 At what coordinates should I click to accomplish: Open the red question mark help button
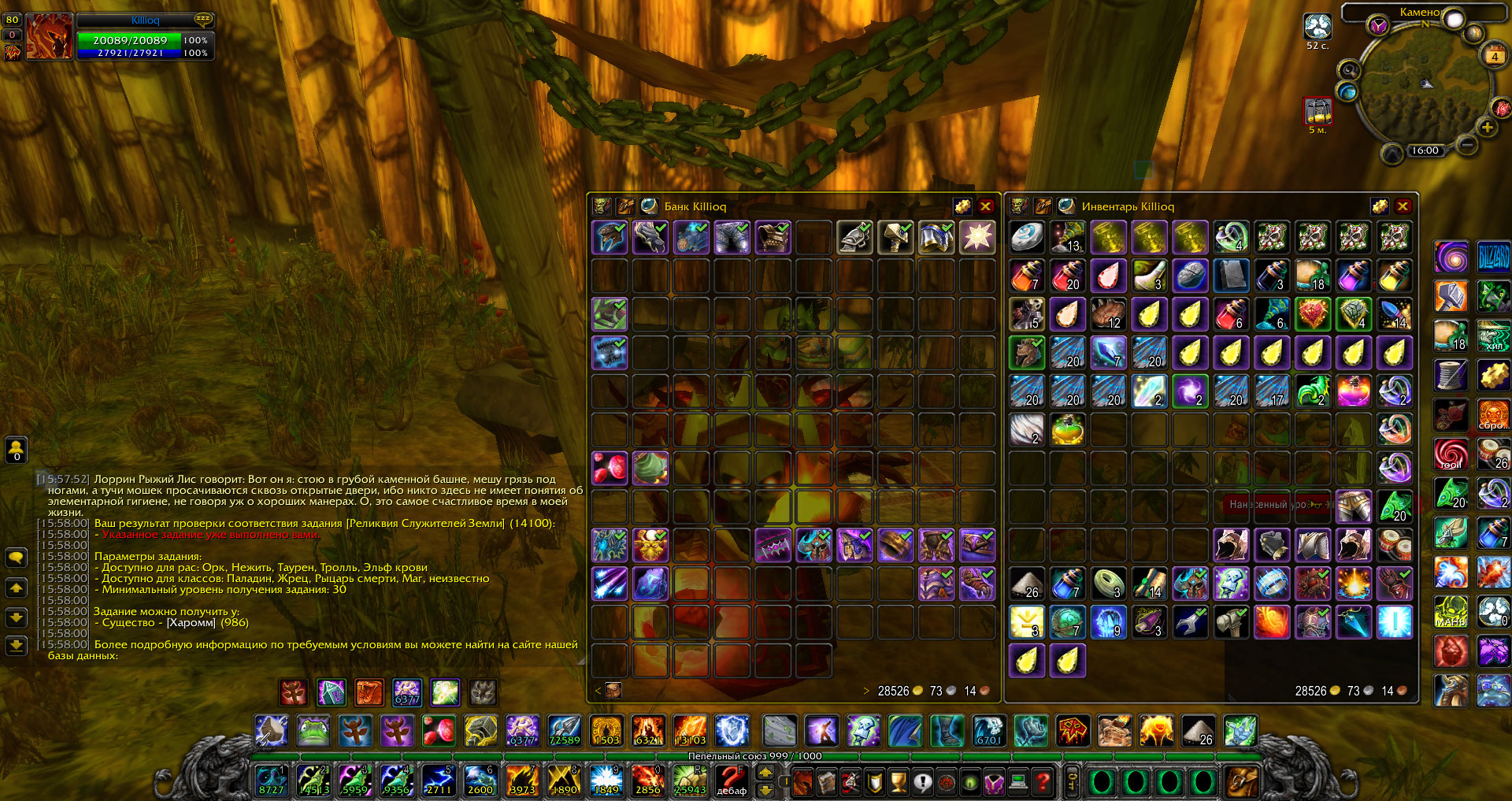coord(1043,782)
